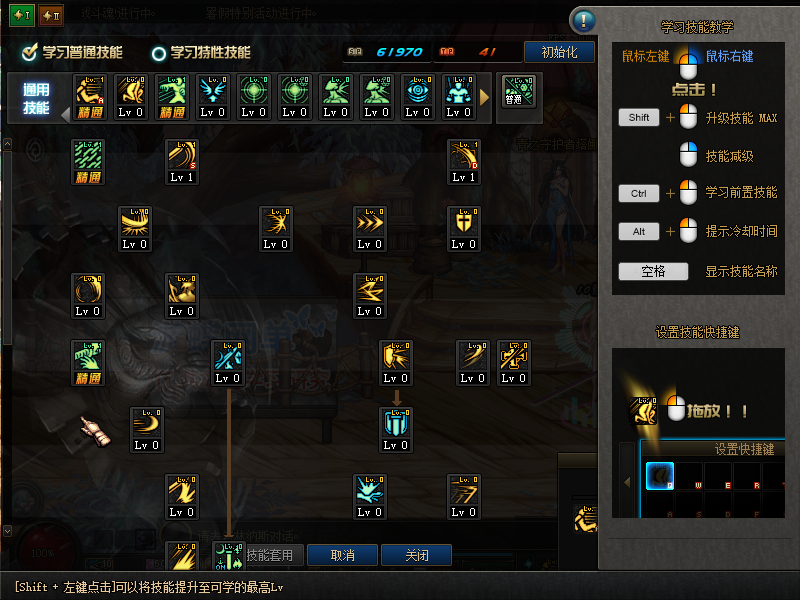Select the blue armor figure skill
Viewport: 800px width, 600px height.
pos(458,91)
